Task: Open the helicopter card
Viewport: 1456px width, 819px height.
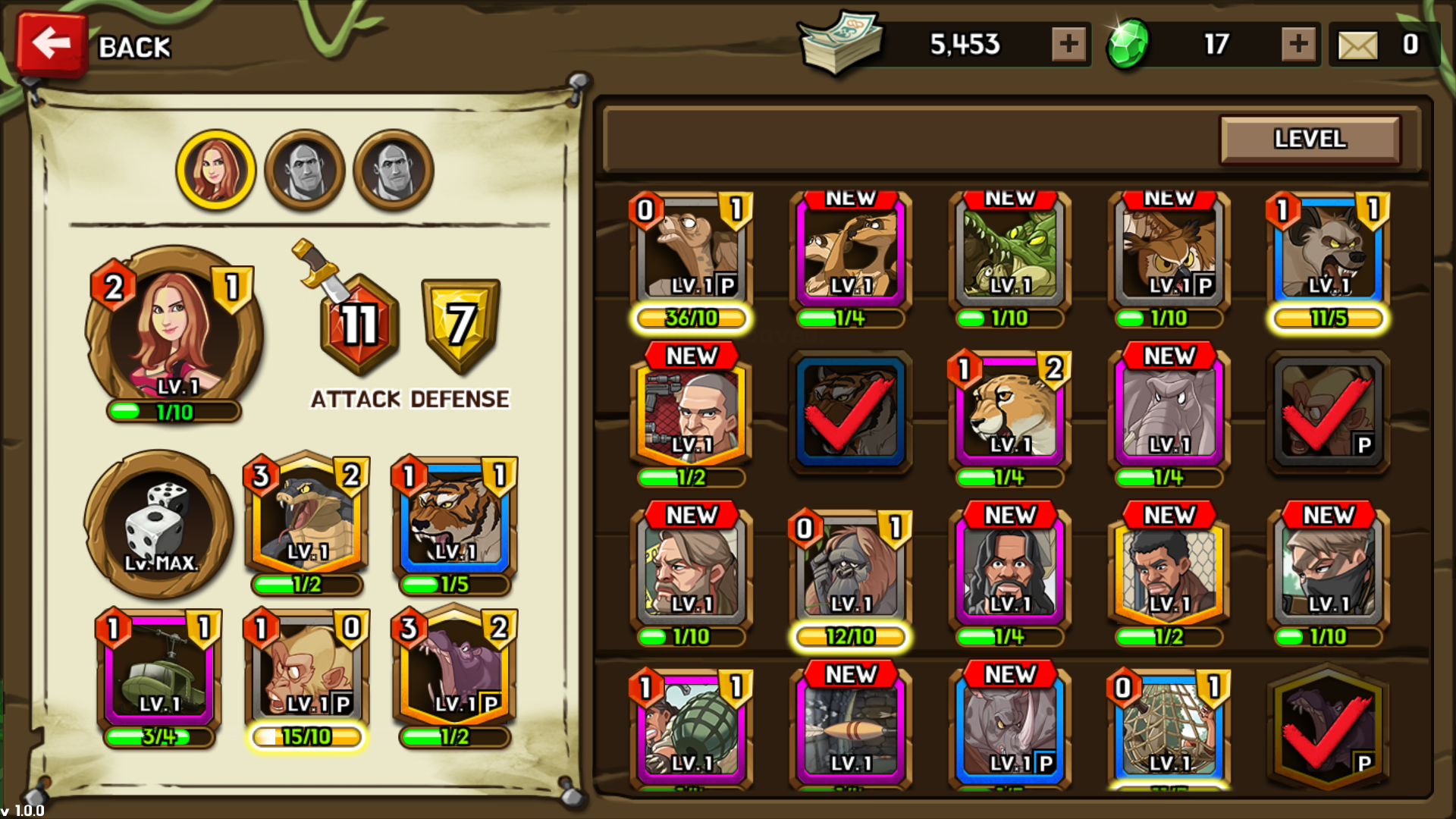Action: click(158, 667)
